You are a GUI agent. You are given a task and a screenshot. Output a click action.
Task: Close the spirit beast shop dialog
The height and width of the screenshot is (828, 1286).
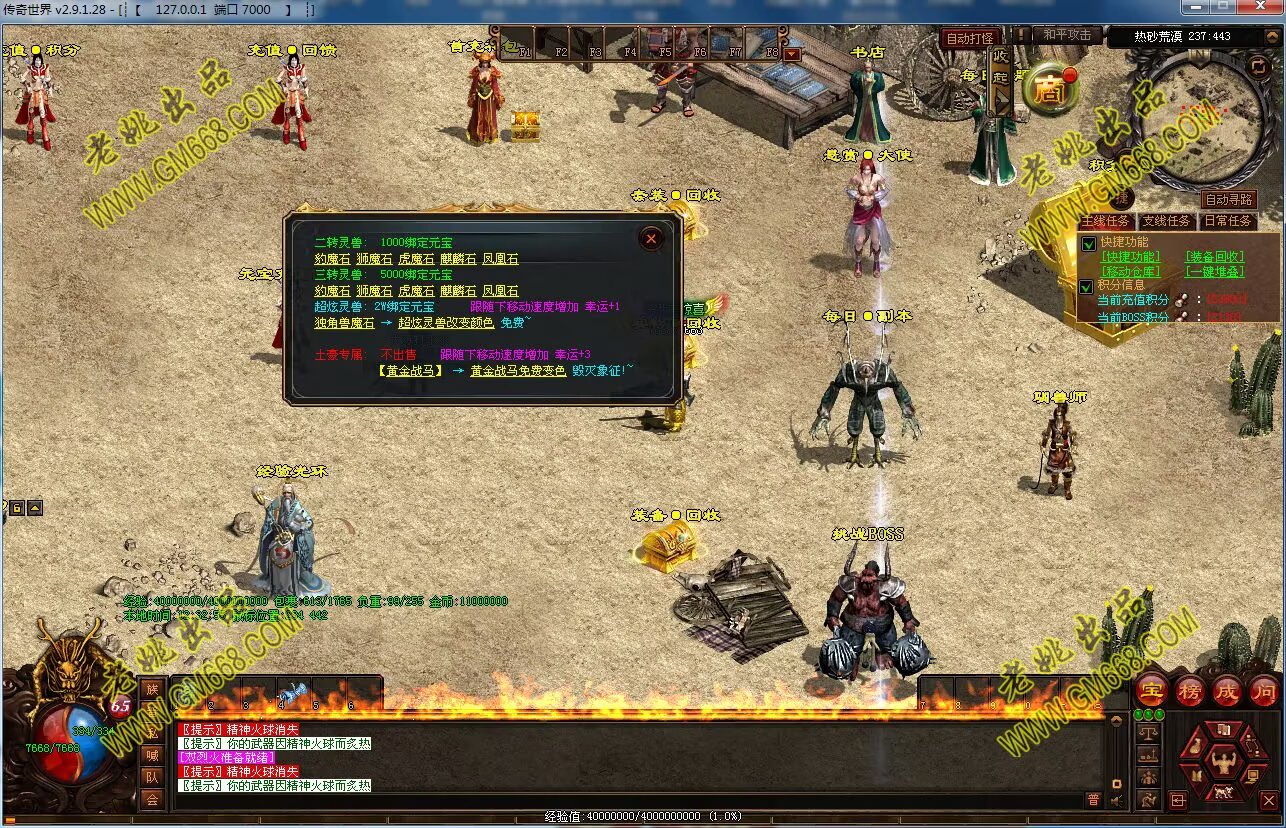coord(651,239)
